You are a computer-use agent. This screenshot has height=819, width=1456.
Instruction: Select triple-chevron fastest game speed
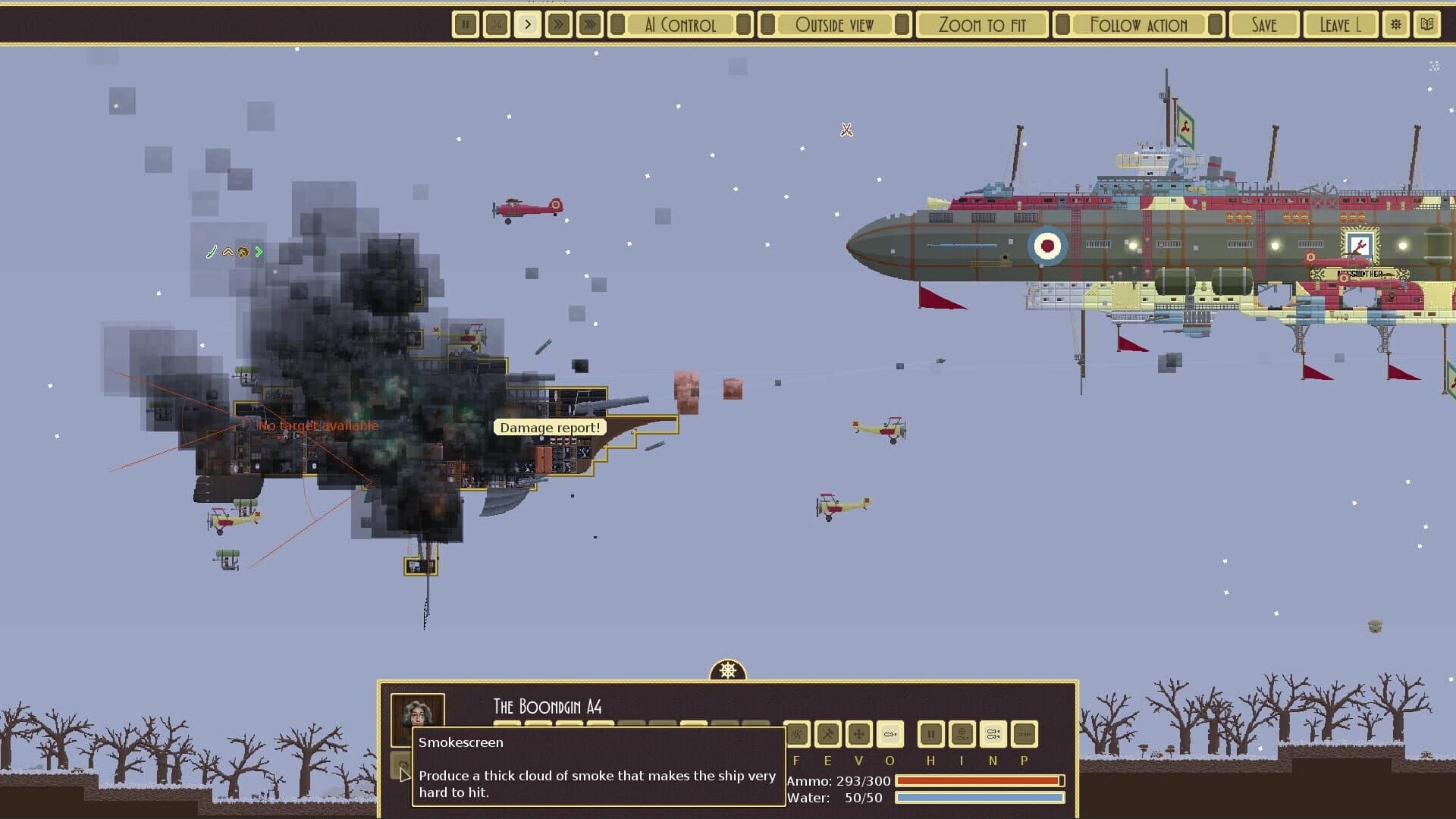[589, 24]
